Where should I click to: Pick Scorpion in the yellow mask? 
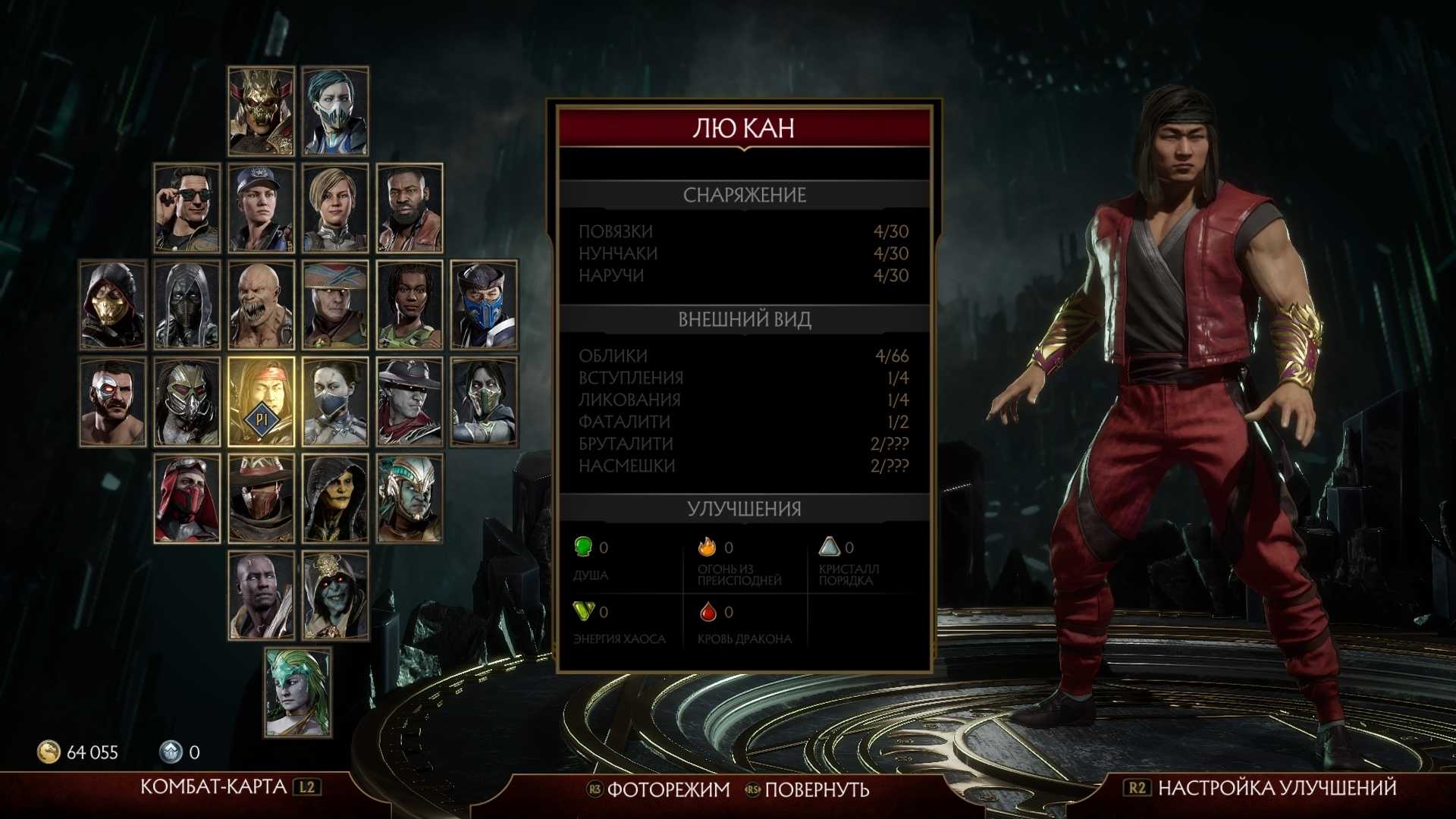click(113, 305)
